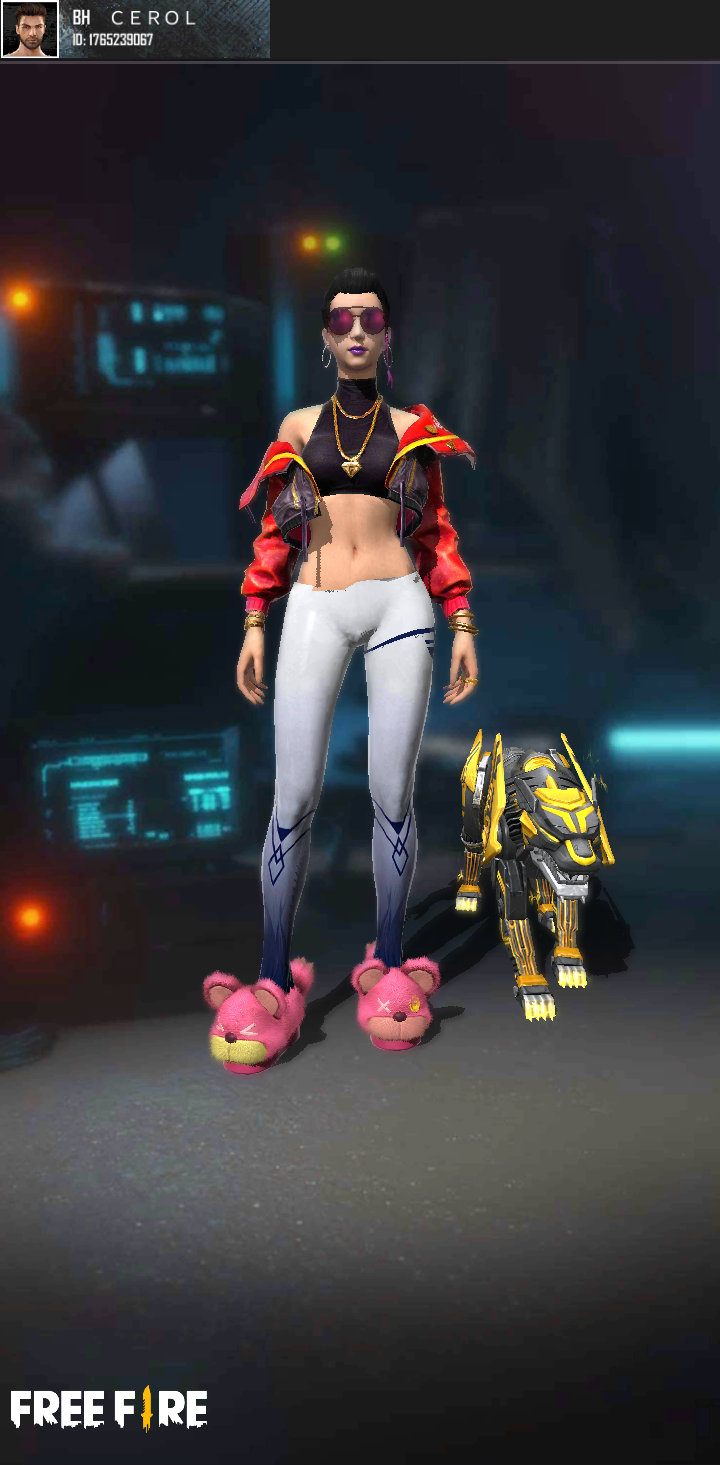This screenshot has width=720, height=1465.
Task: Click the player avatar portrait
Action: (x=30, y=29)
